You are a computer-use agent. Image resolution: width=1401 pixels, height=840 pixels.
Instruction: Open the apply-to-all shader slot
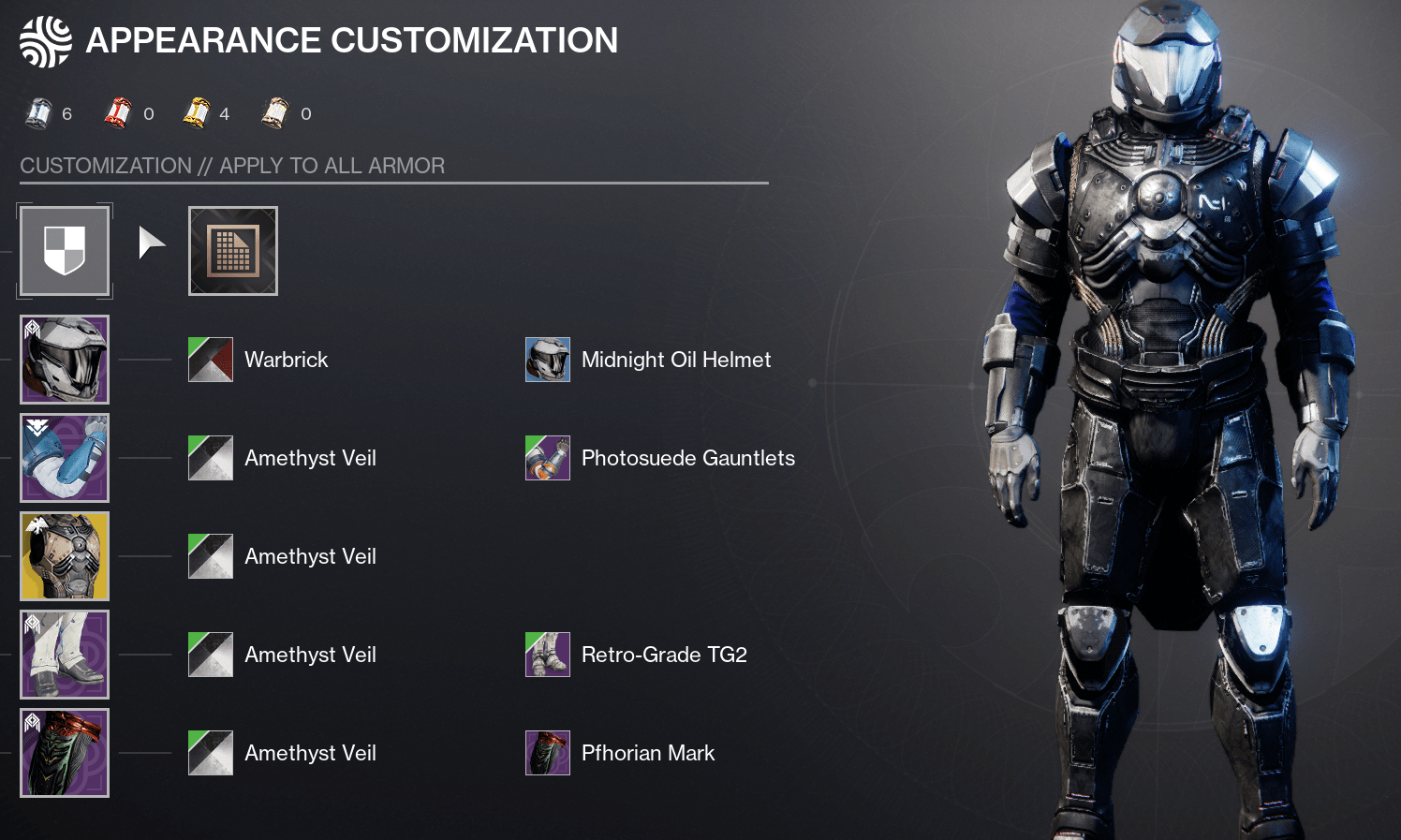64,251
